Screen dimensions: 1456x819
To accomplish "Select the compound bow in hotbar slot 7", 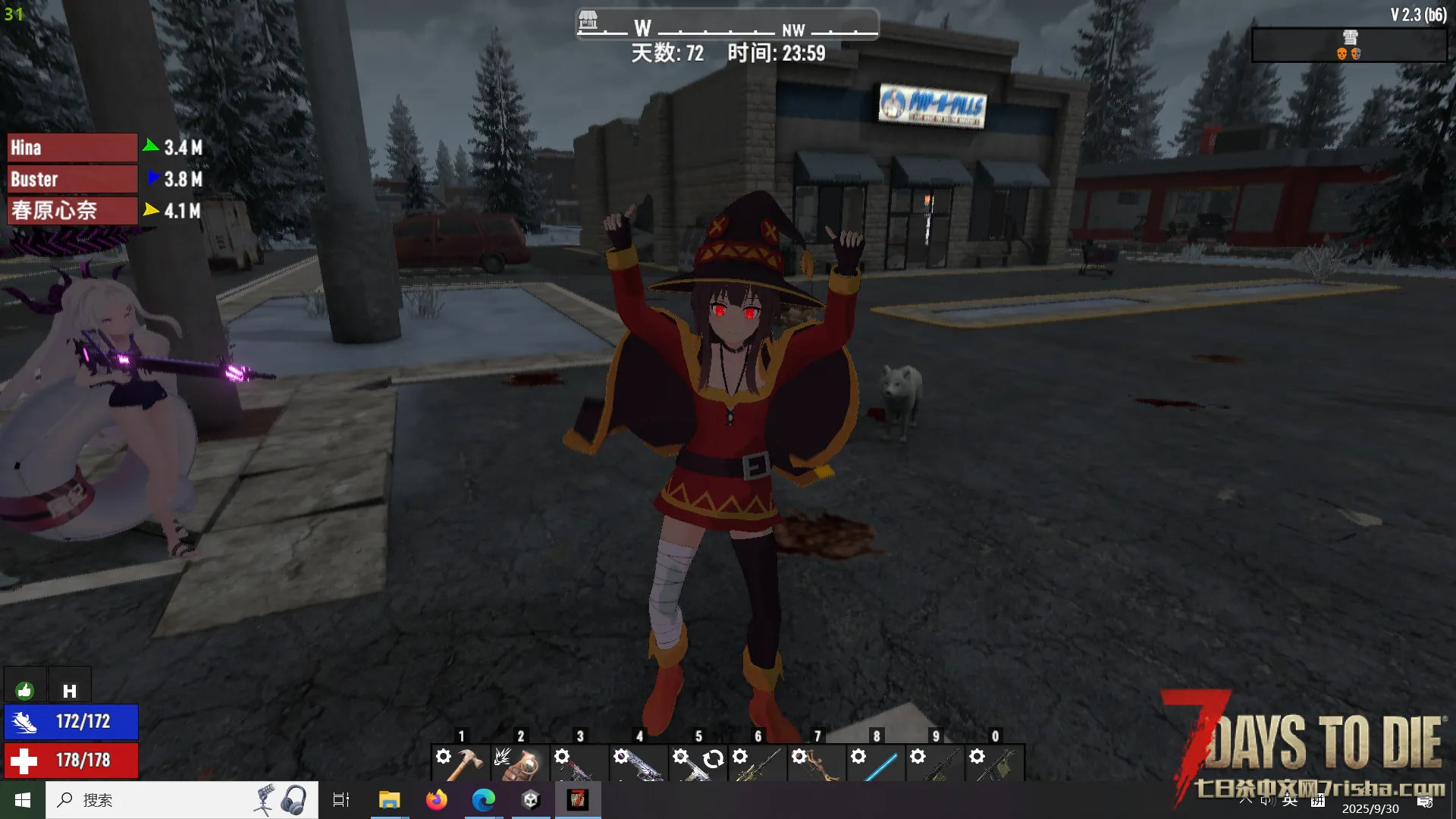I will (x=817, y=762).
